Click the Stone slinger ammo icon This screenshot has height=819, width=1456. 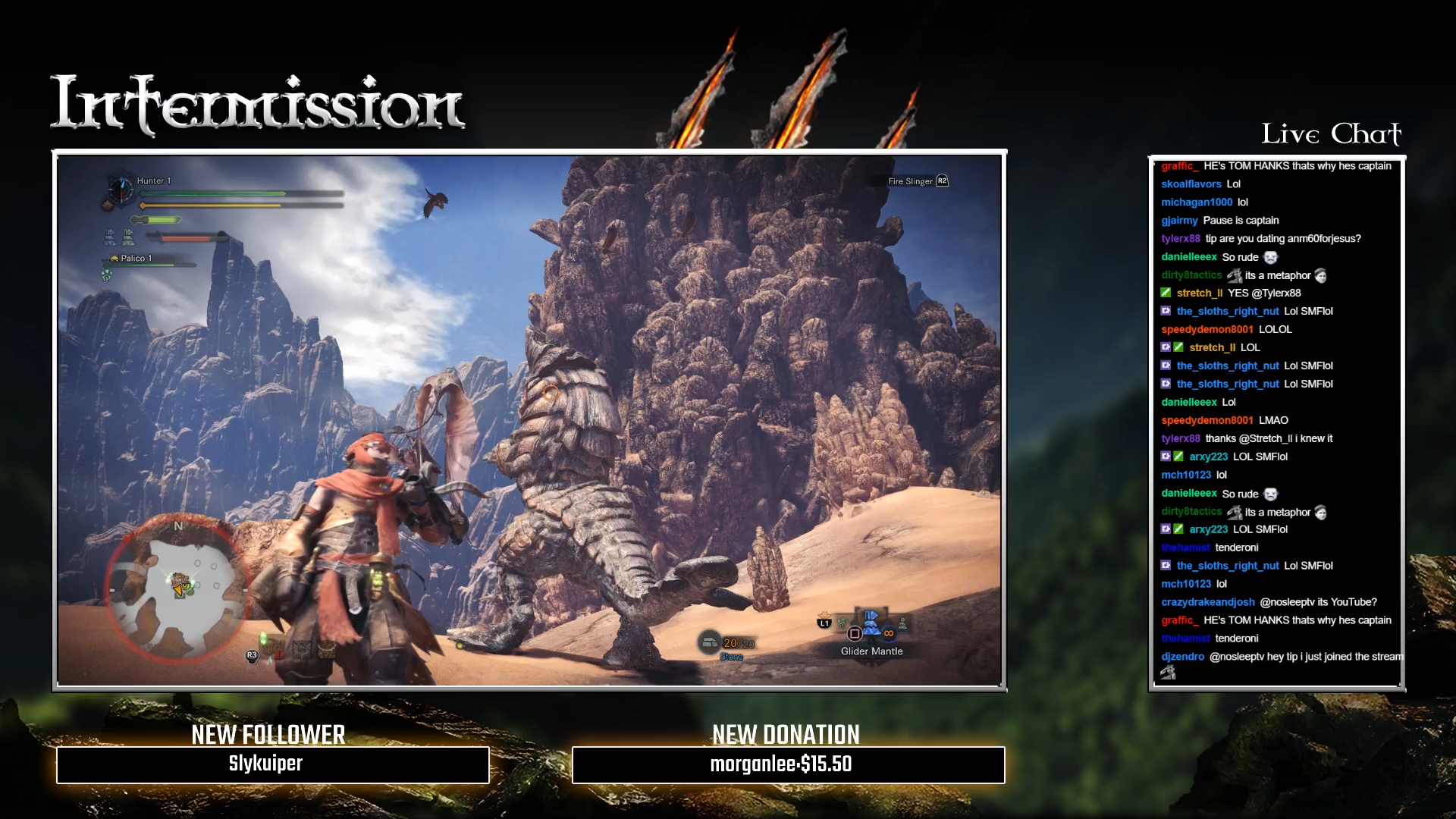pos(709,643)
